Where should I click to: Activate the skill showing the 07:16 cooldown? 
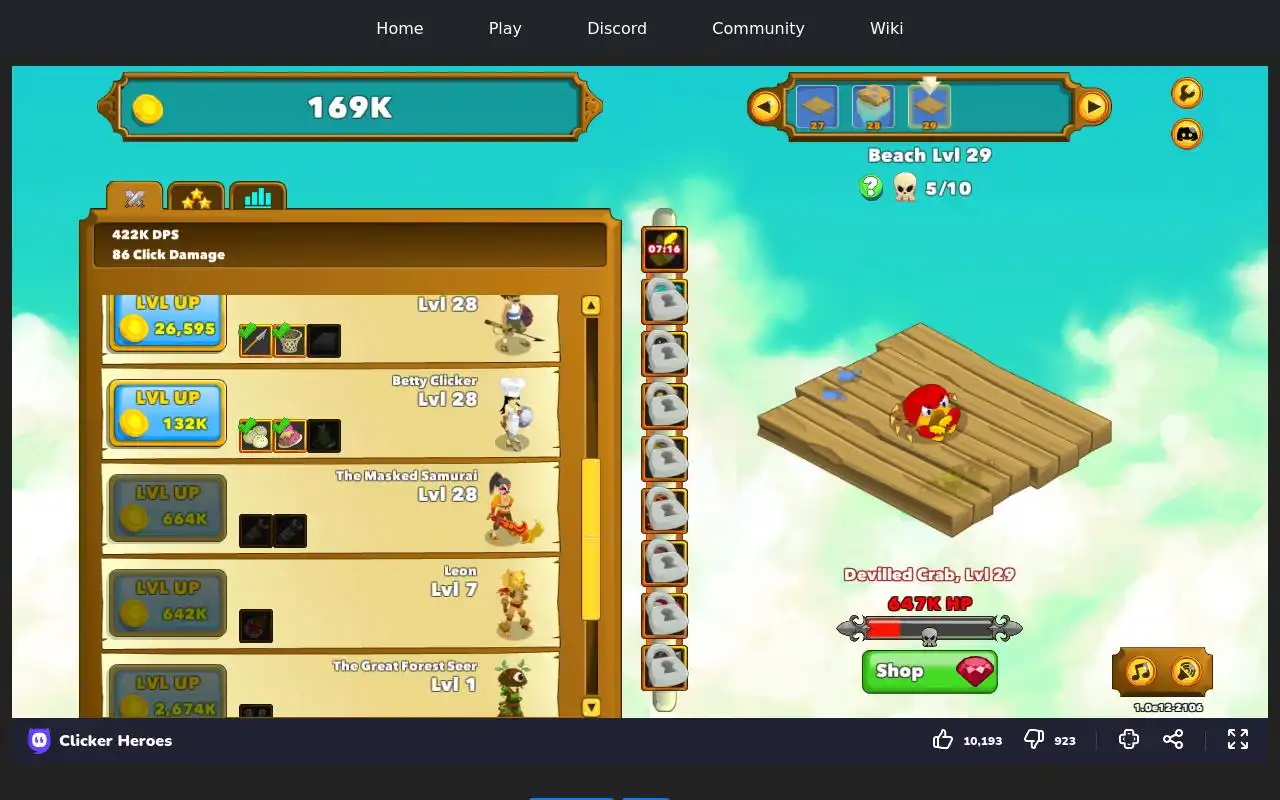point(664,250)
